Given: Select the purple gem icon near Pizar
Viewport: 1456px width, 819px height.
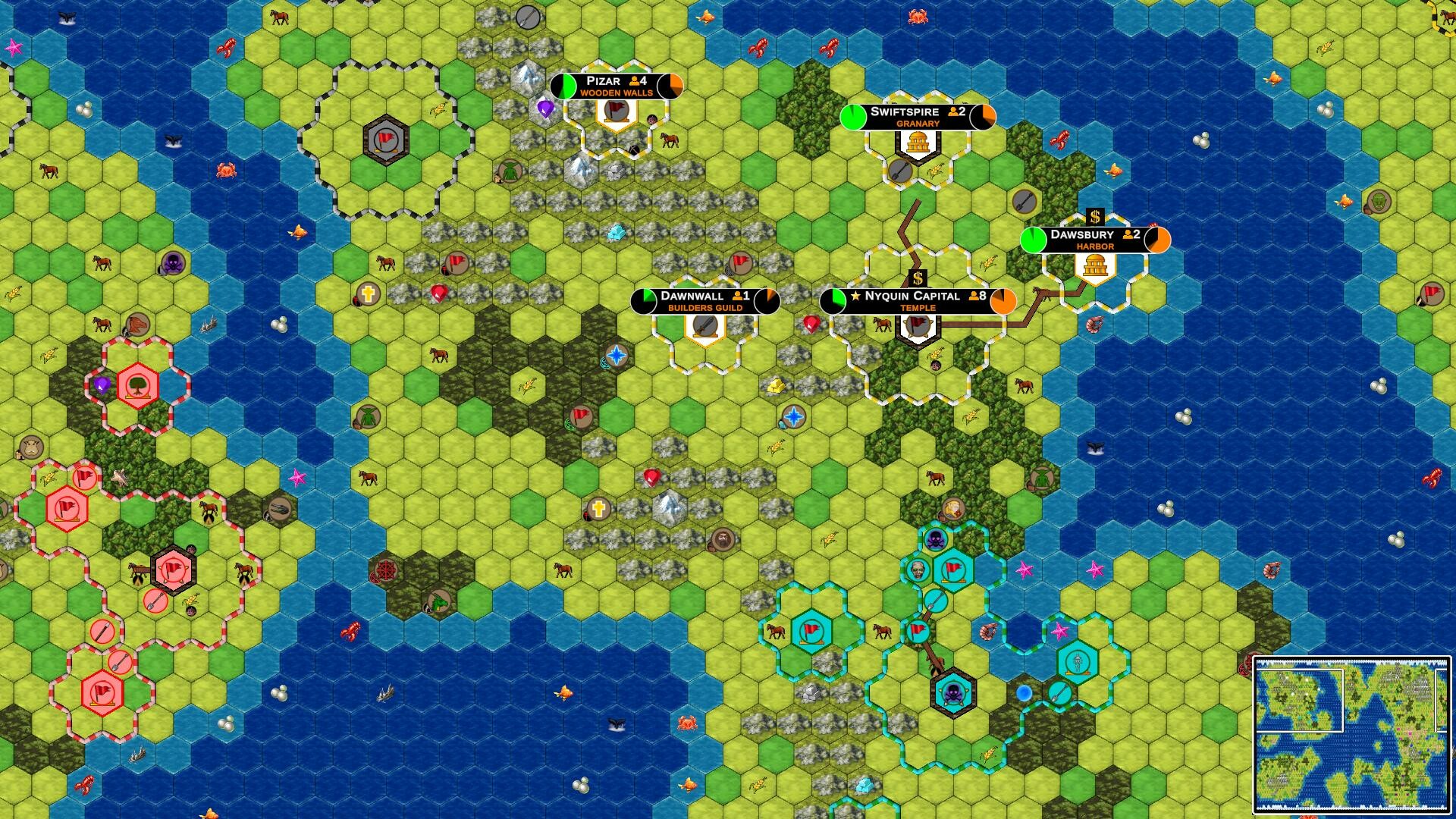Looking at the screenshot, I should click(x=544, y=108).
